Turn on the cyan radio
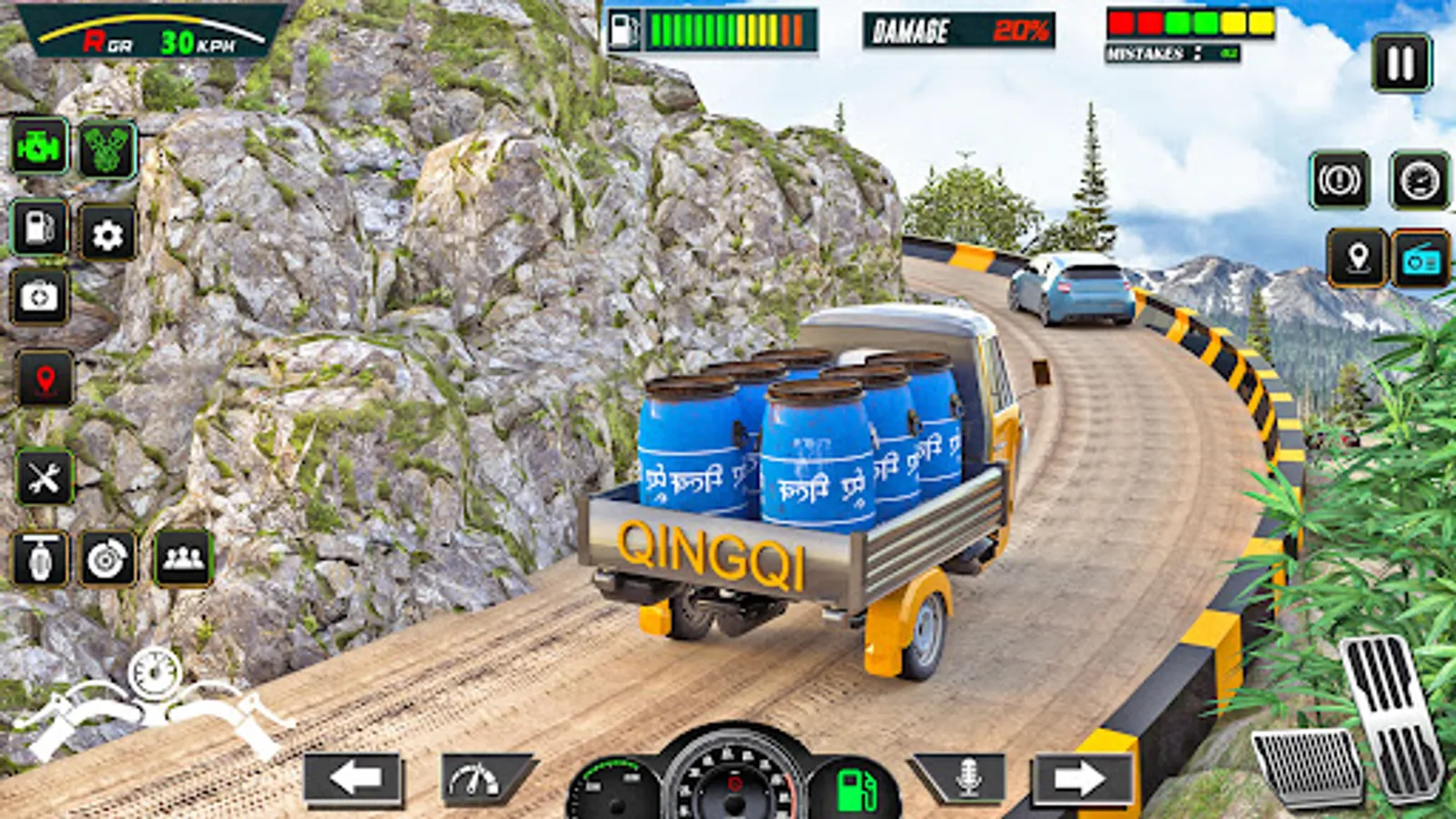The width and height of the screenshot is (1456, 819). tap(1421, 259)
